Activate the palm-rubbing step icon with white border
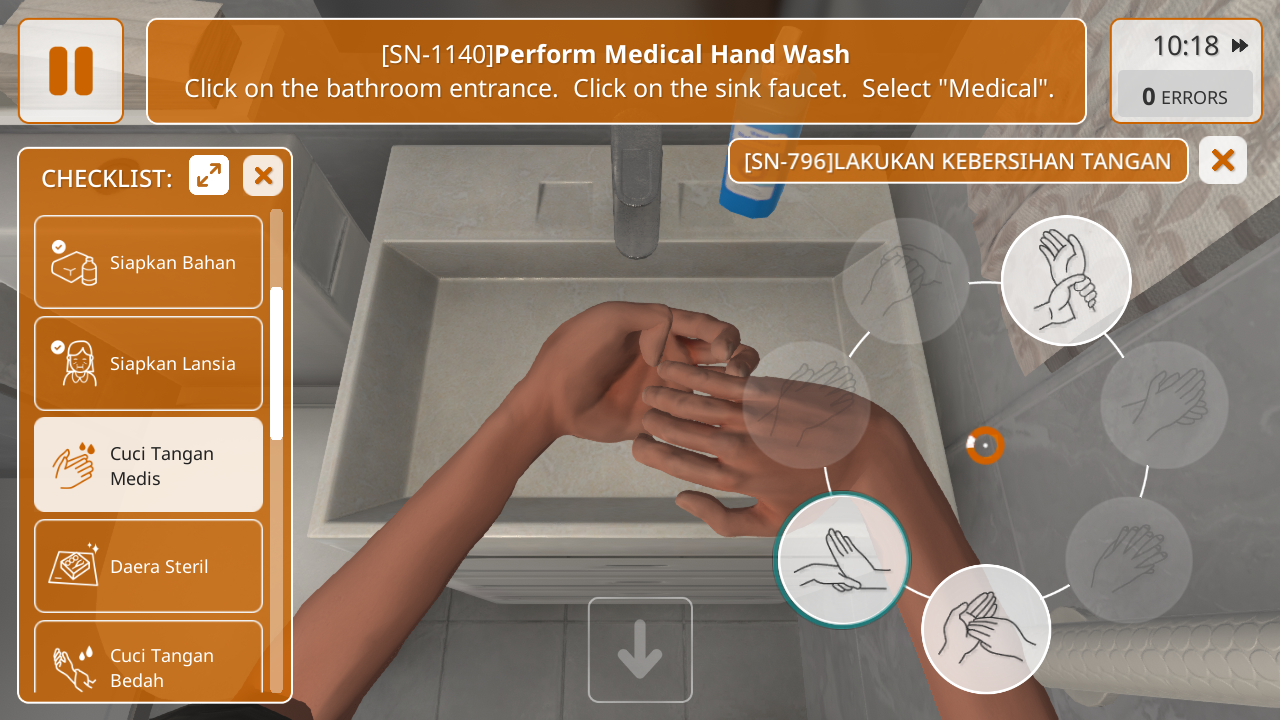Viewport: 1280px width, 720px height. (986, 629)
